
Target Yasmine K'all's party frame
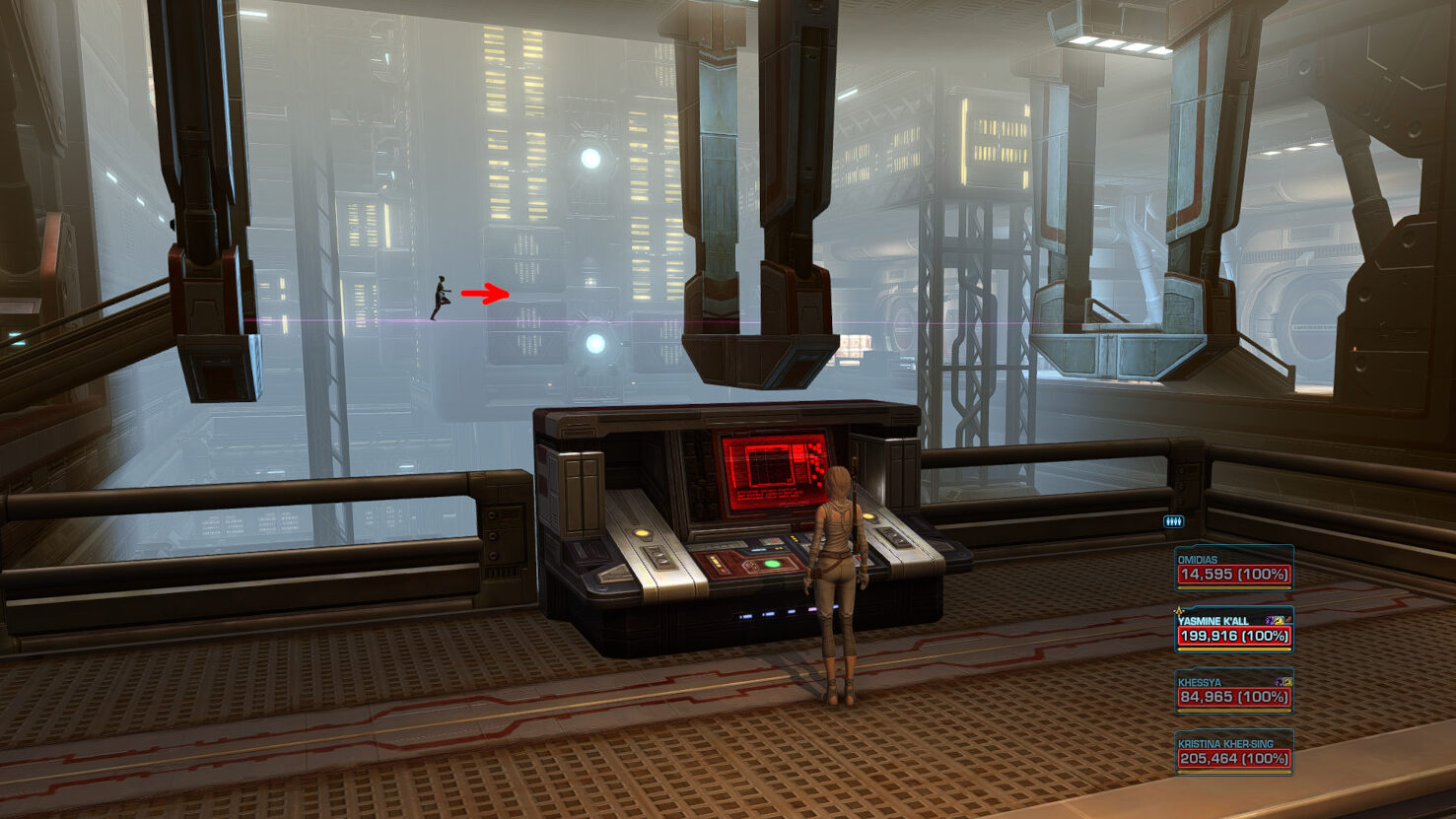(1233, 631)
